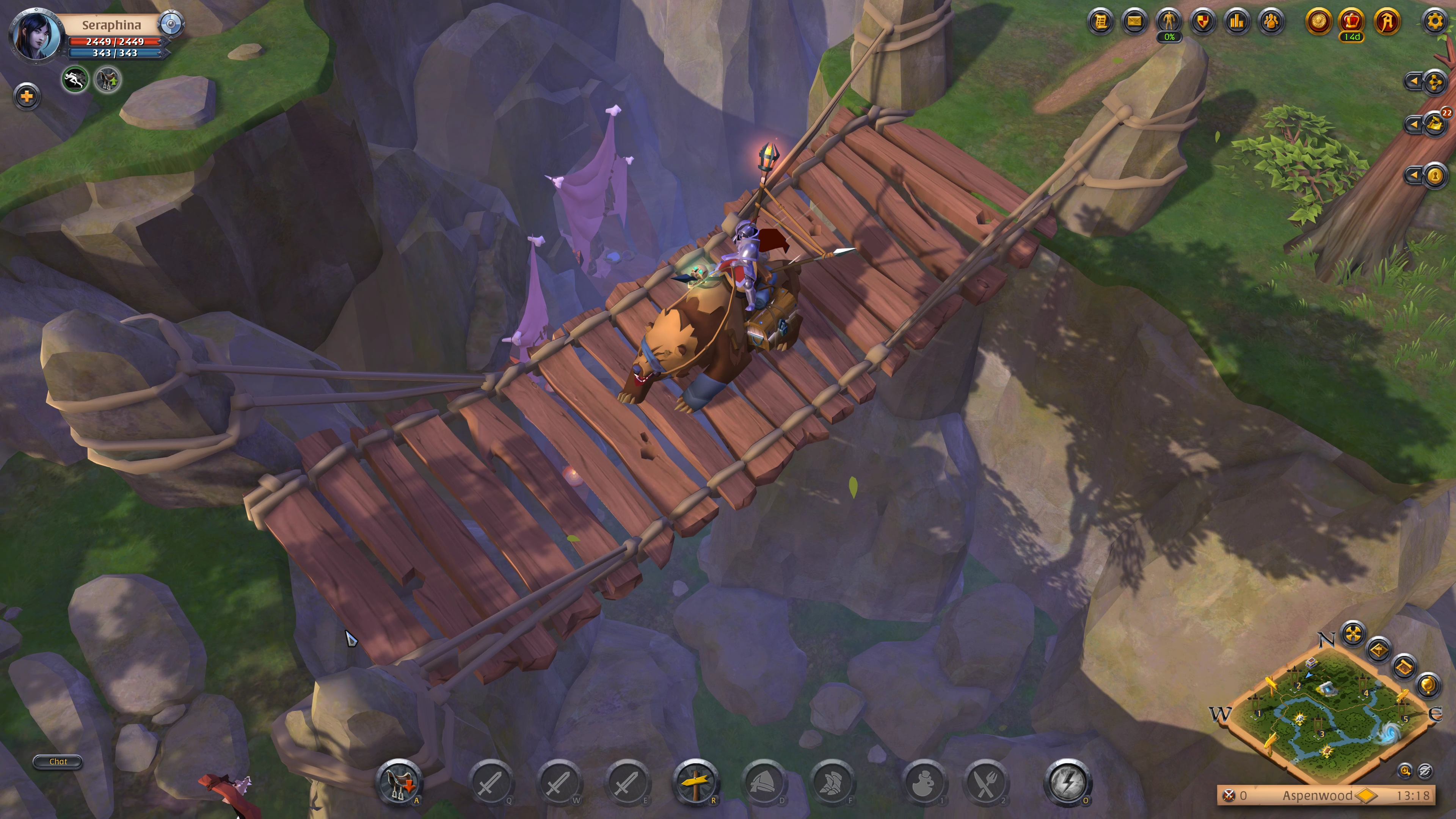
Task: Zoom in the minimap with the magnifier
Action: pos(1405,770)
